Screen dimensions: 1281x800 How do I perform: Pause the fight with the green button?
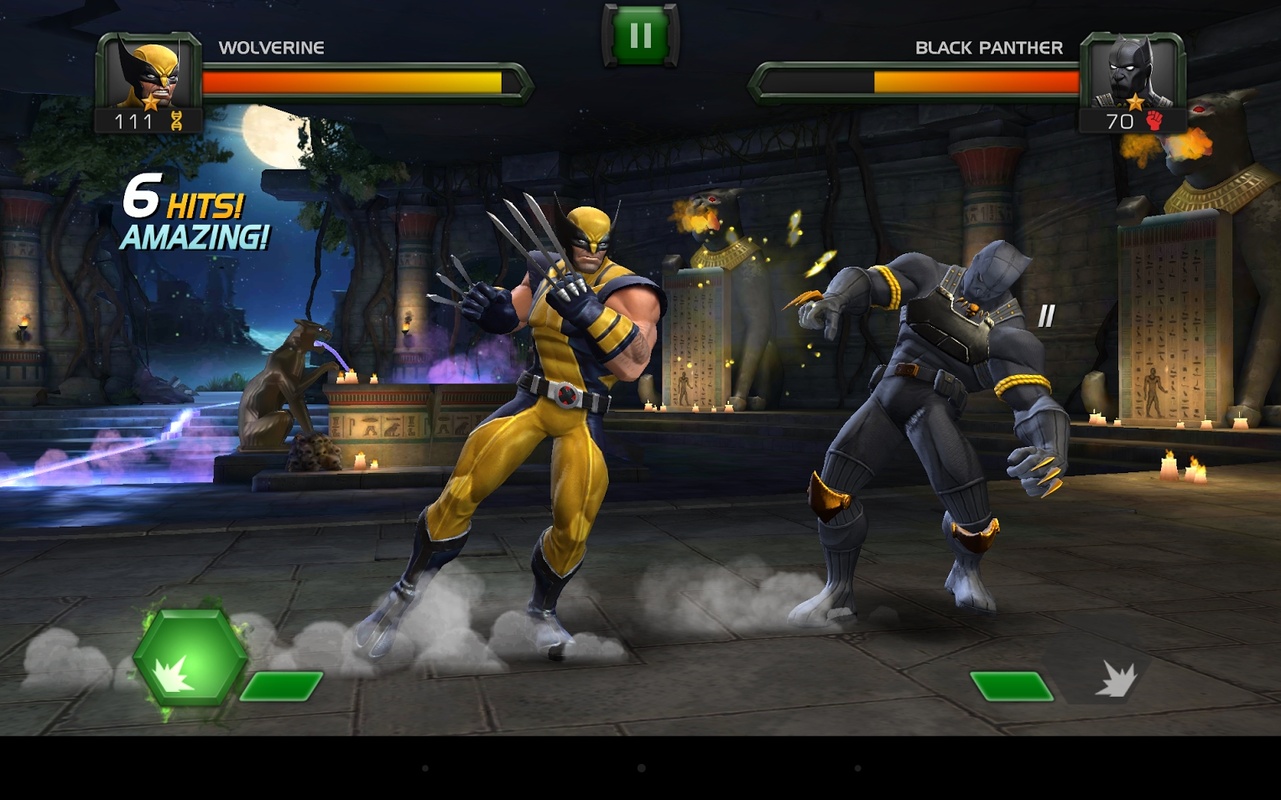[640, 36]
